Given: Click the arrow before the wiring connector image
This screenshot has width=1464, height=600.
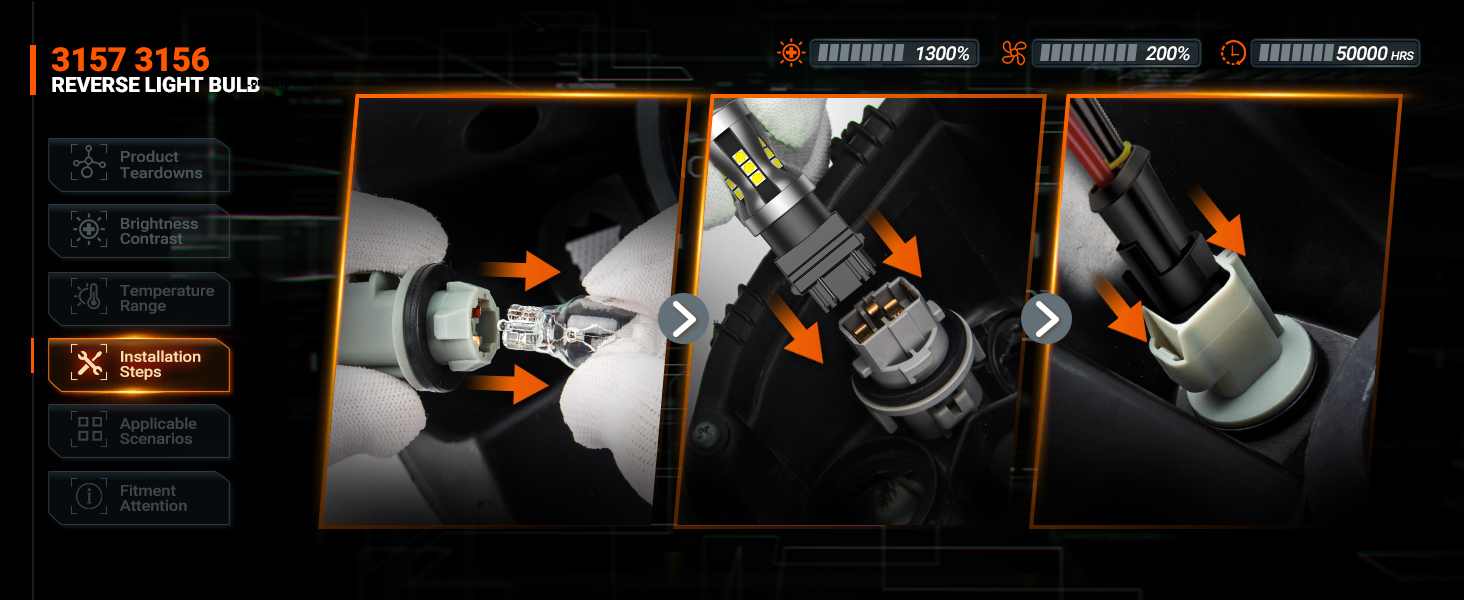Looking at the screenshot, I should click(1046, 319).
